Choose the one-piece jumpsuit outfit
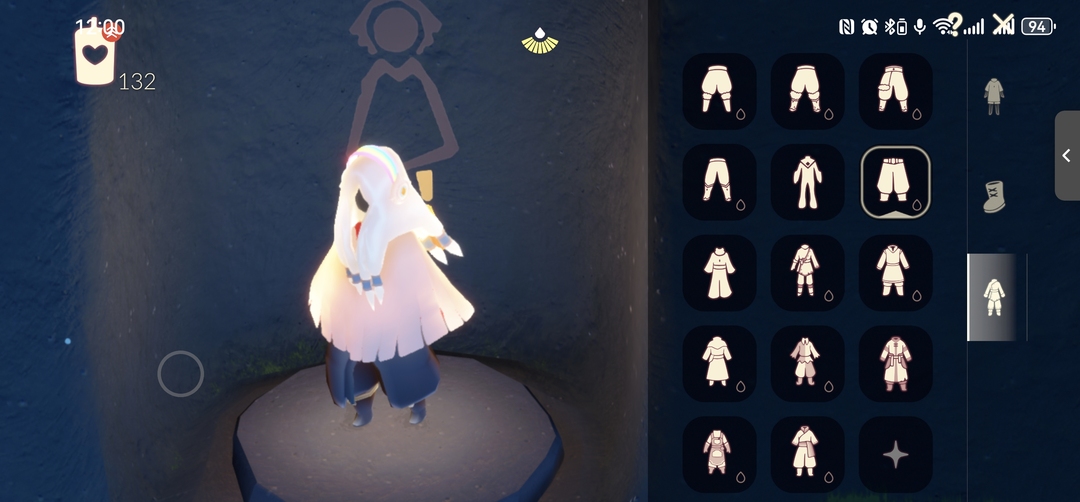 (808, 182)
